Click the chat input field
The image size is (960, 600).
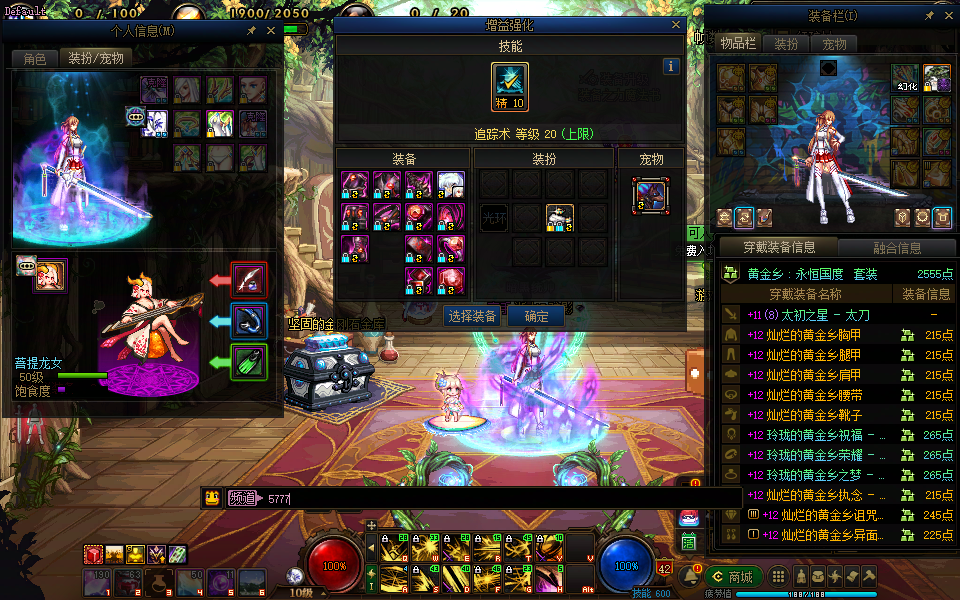point(500,498)
